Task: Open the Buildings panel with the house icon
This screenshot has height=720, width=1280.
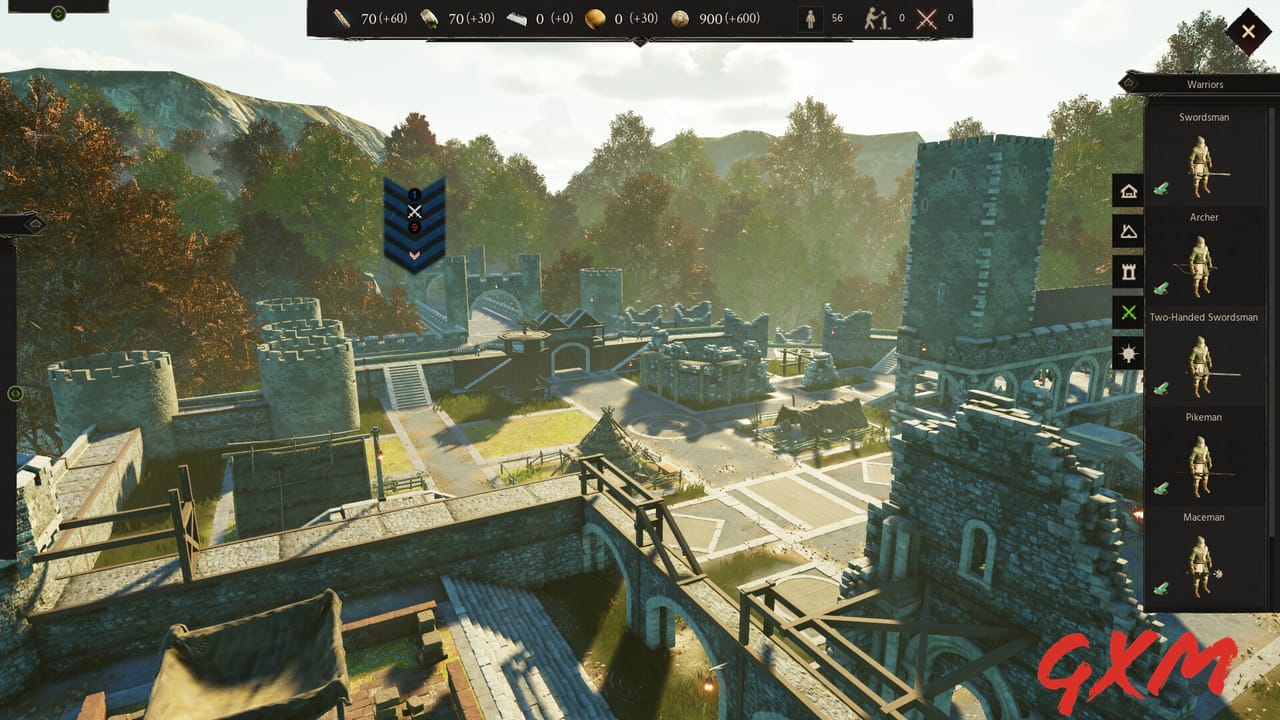Action: [x=1127, y=190]
